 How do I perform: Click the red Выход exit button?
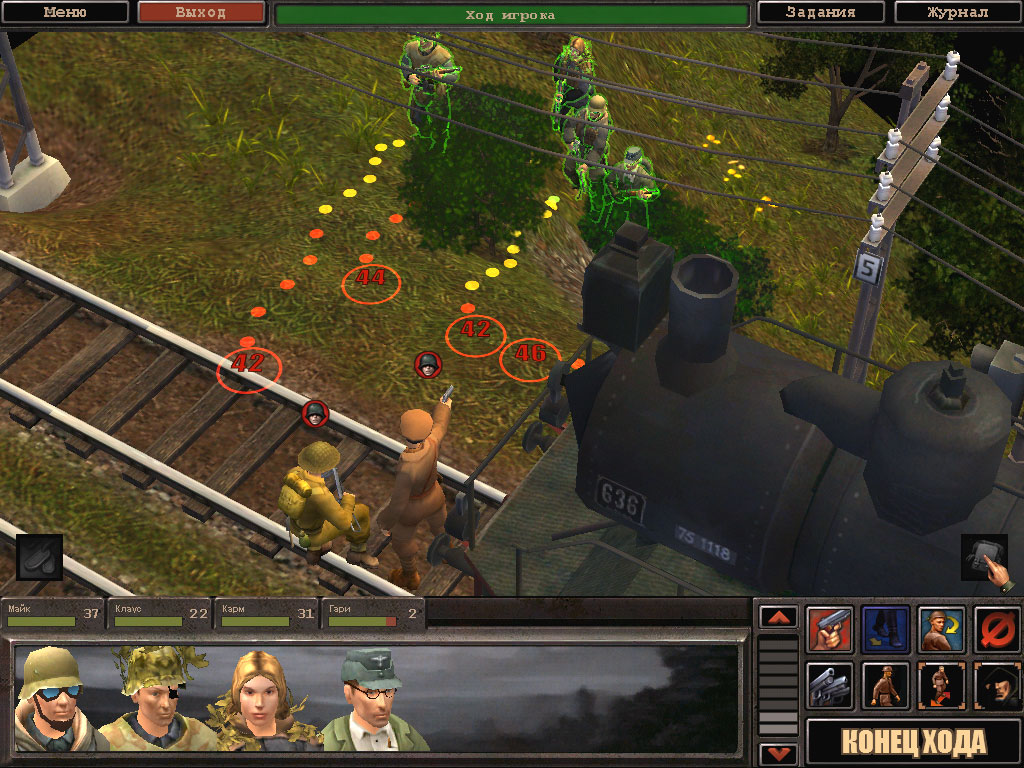point(201,13)
